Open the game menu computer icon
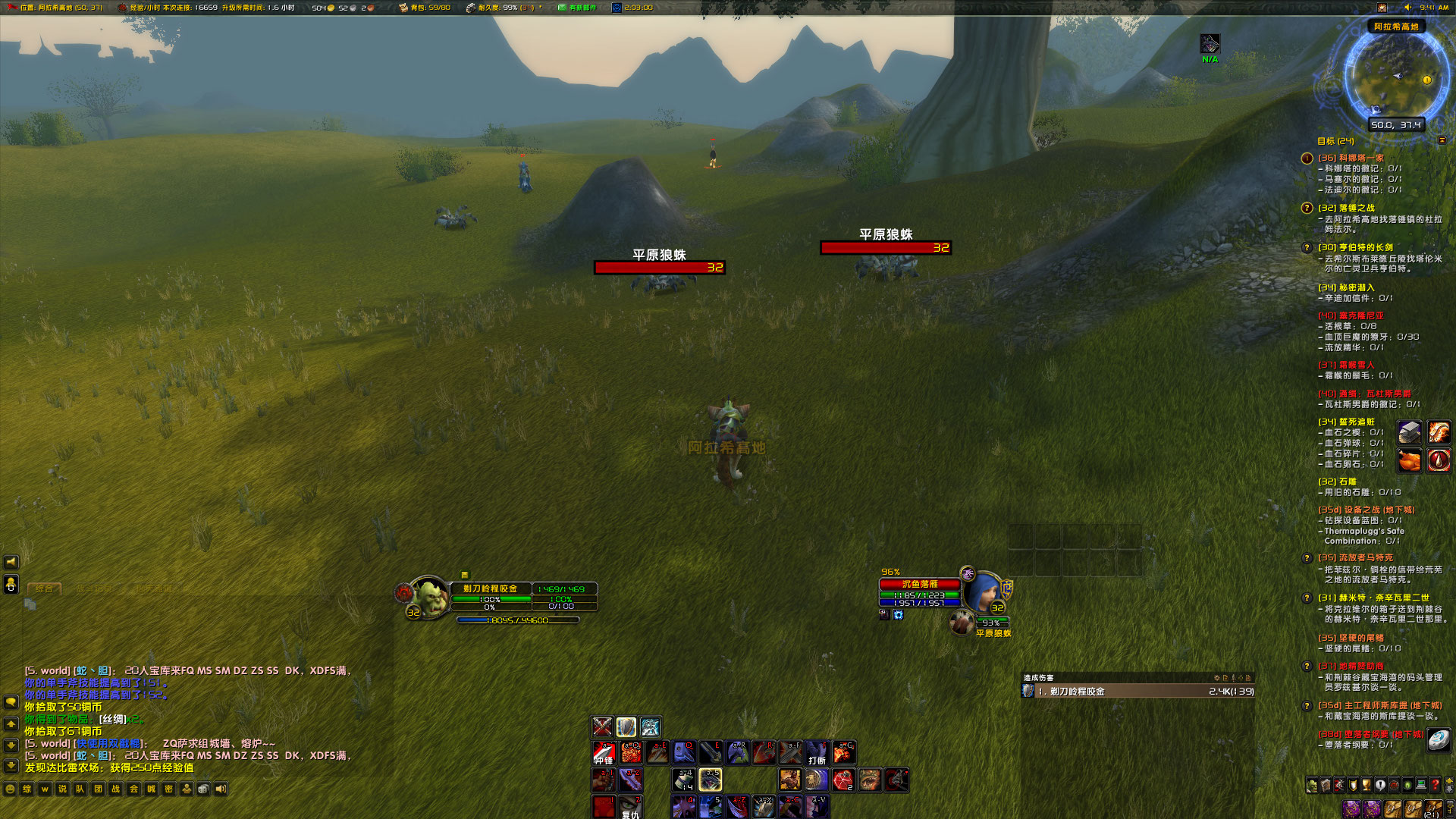Viewport: 1456px width, 819px height. tap(1421, 785)
